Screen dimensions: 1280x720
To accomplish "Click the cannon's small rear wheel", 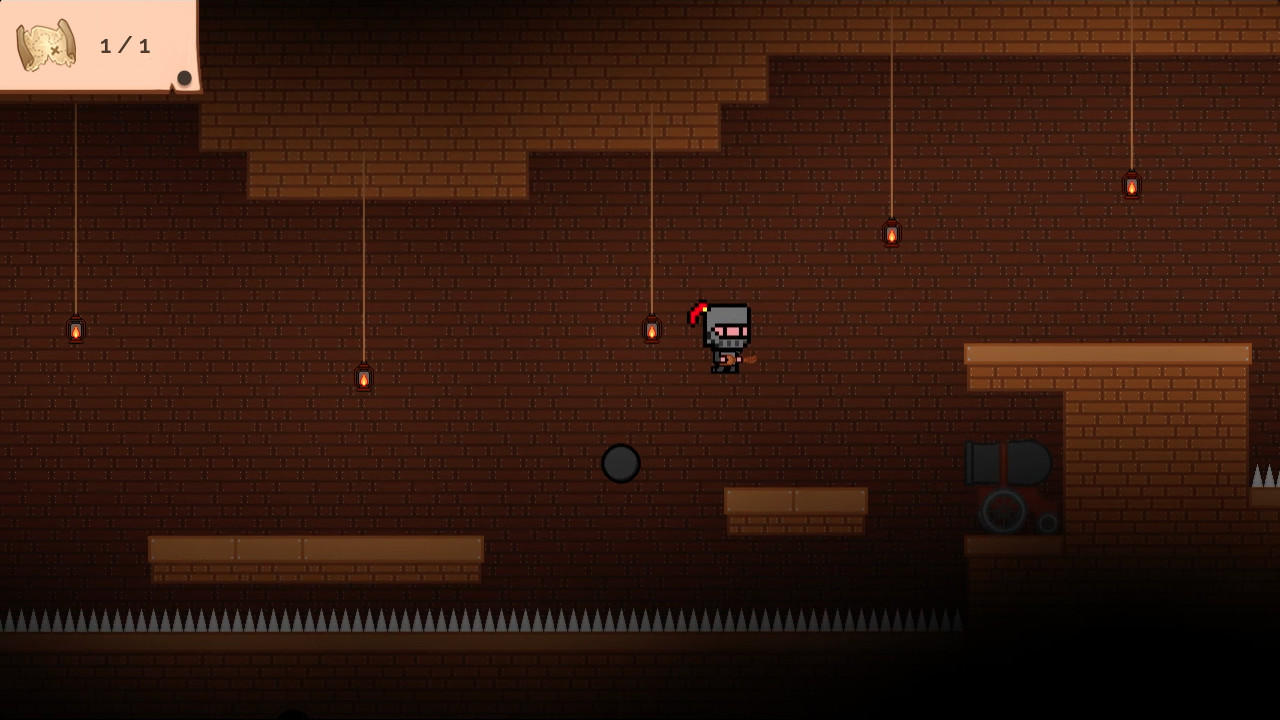I will pos(1047,521).
